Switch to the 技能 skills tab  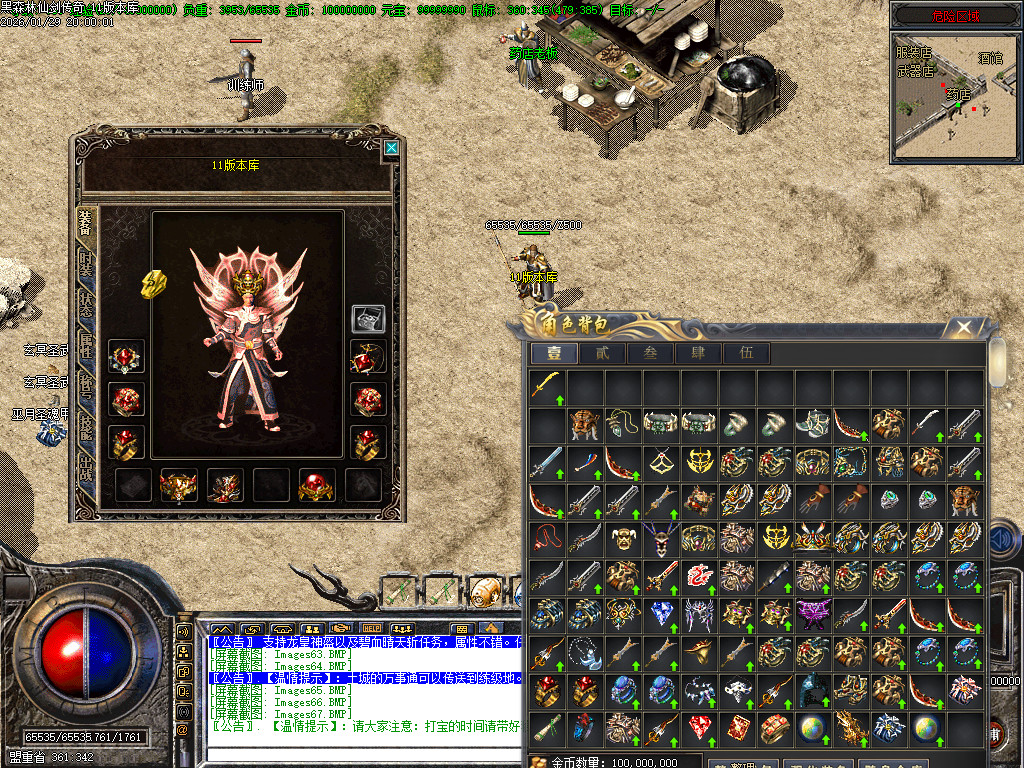click(86, 427)
